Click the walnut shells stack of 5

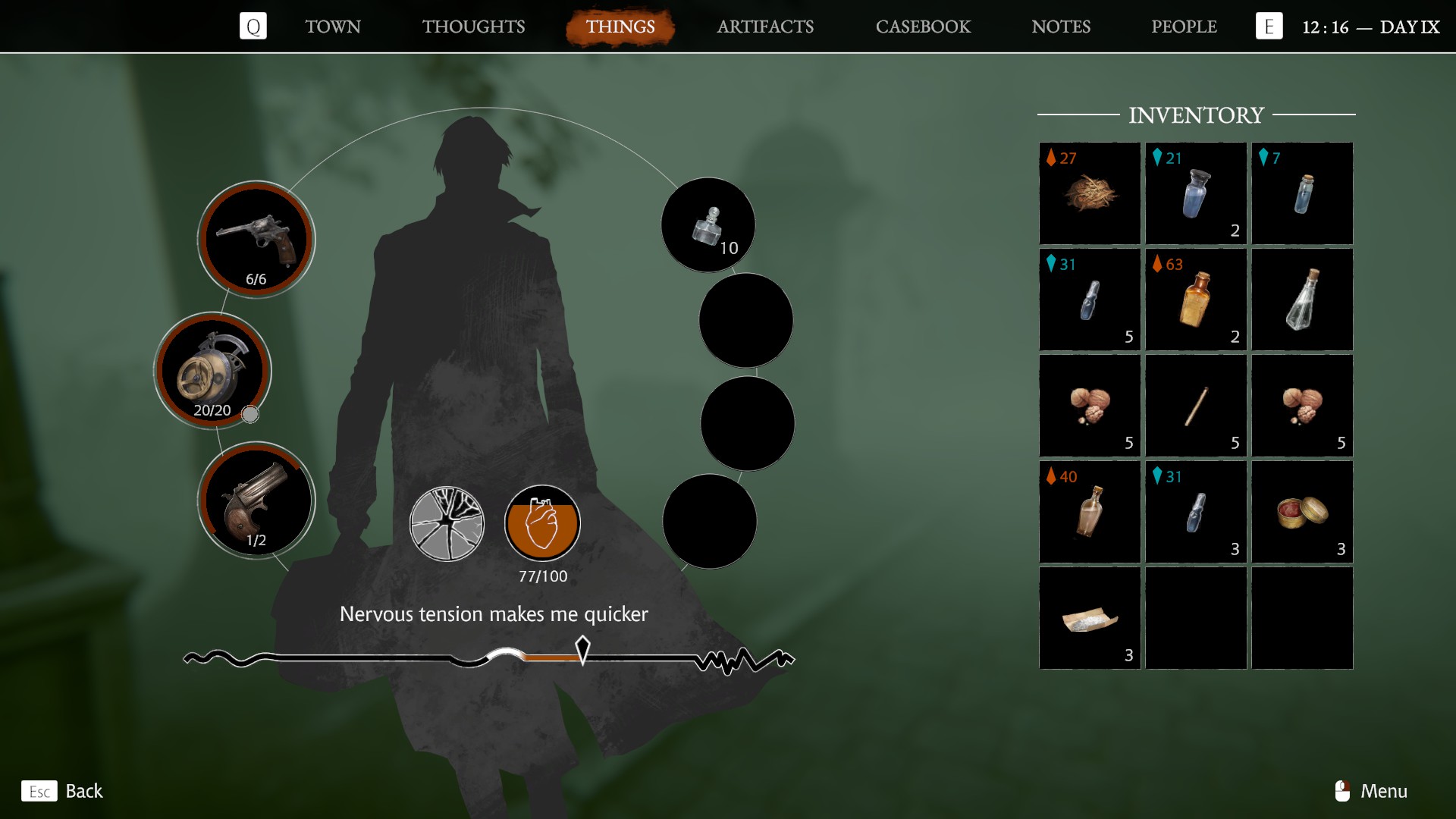[x=1089, y=406]
